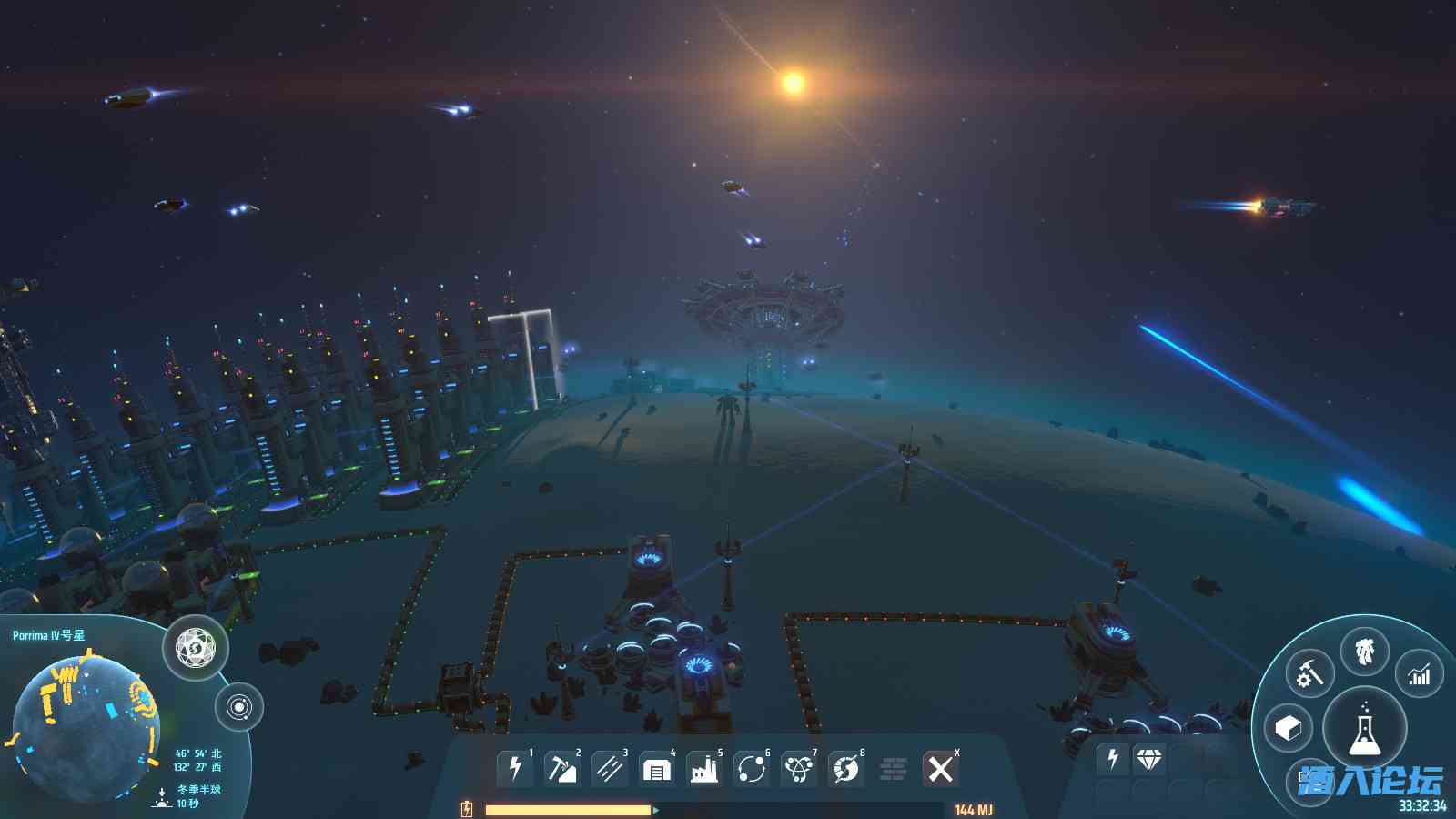Screen dimensions: 1456x819
Task: Select the lightning bolt quick slot
Action: tap(1112, 758)
